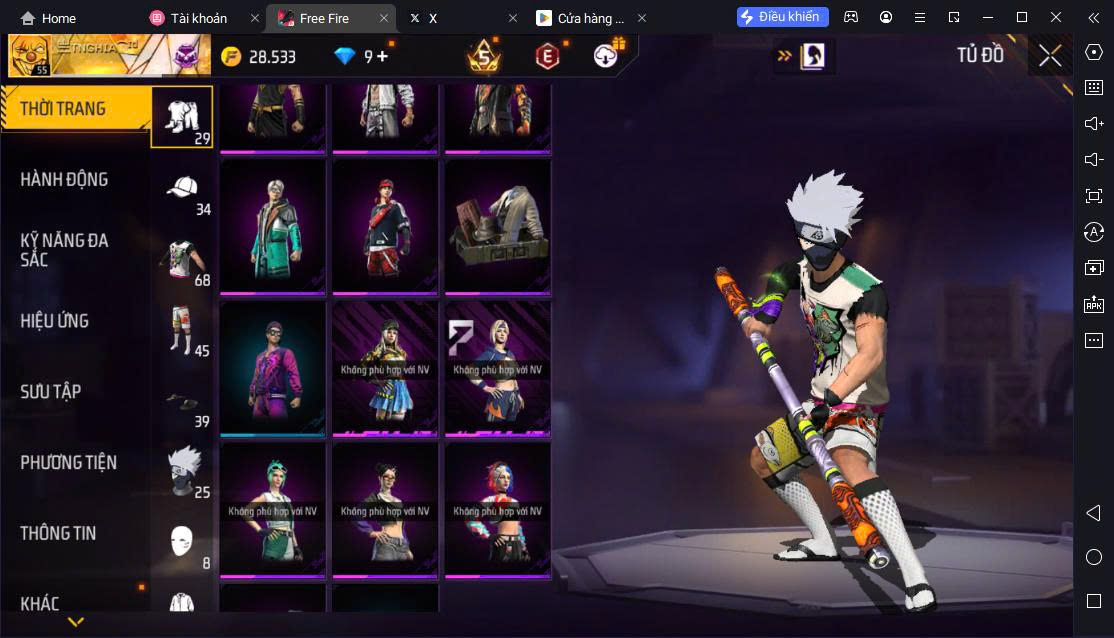Viewport: 1114px width, 638px height.
Task: Click the gold rank 5 badge icon
Action: pos(484,57)
